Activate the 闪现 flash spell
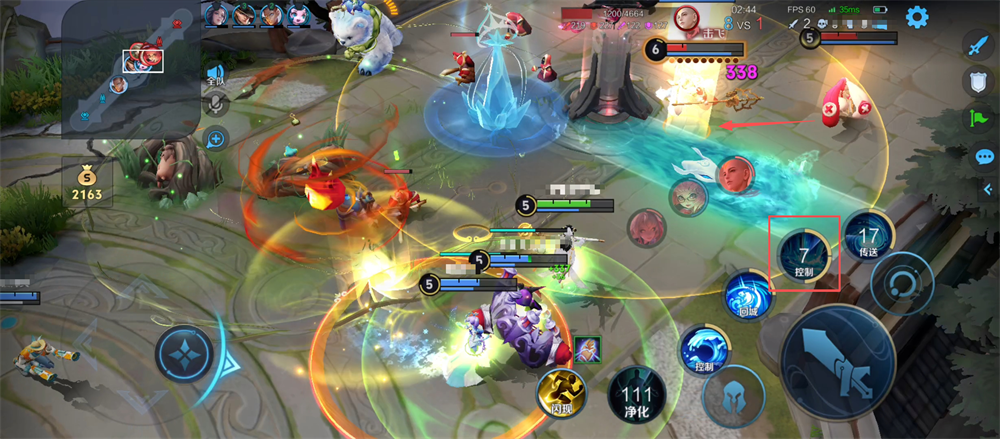Viewport: 1000px width, 439px height. [562, 394]
